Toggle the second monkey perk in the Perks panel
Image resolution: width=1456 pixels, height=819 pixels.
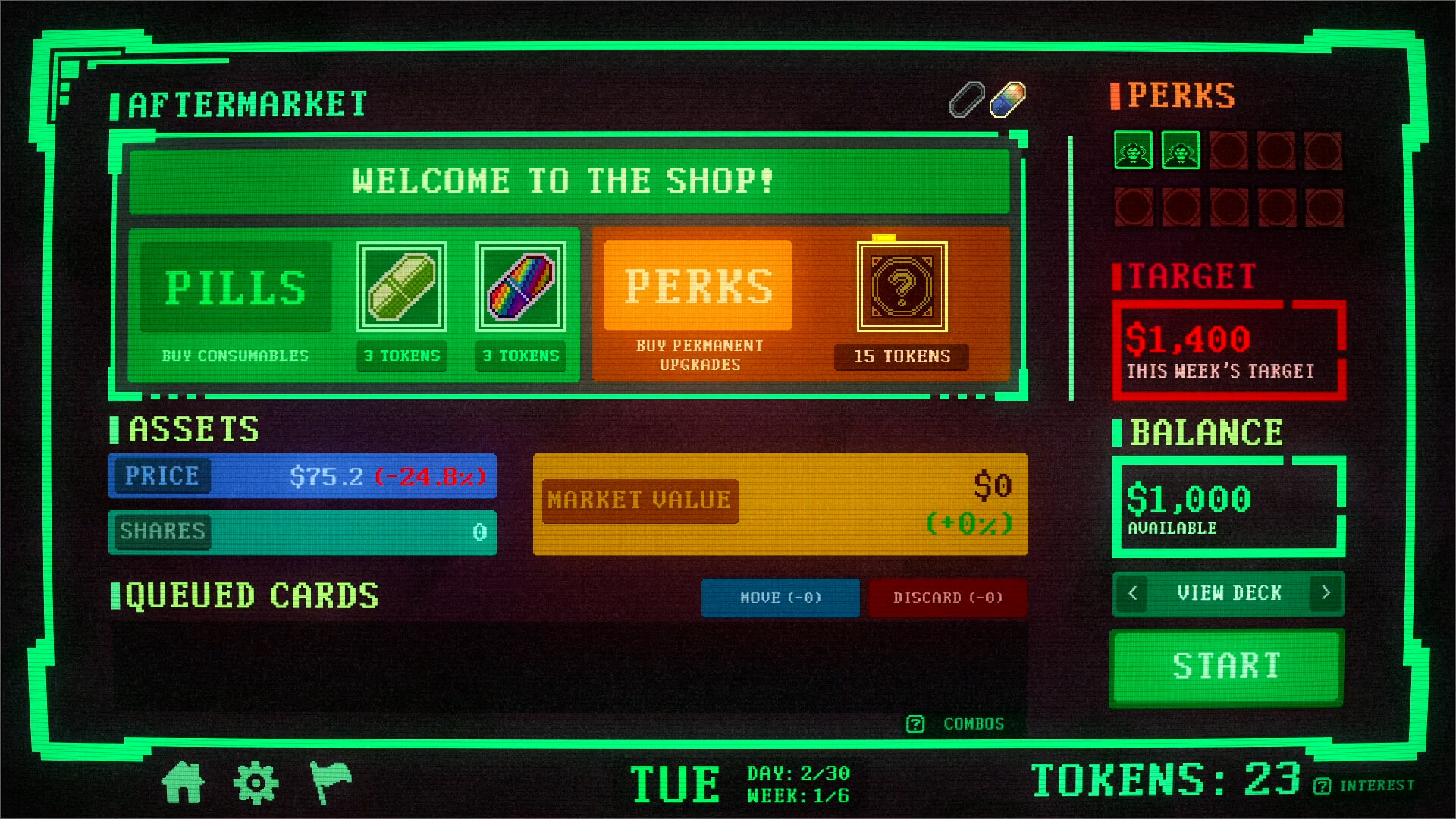[1181, 152]
